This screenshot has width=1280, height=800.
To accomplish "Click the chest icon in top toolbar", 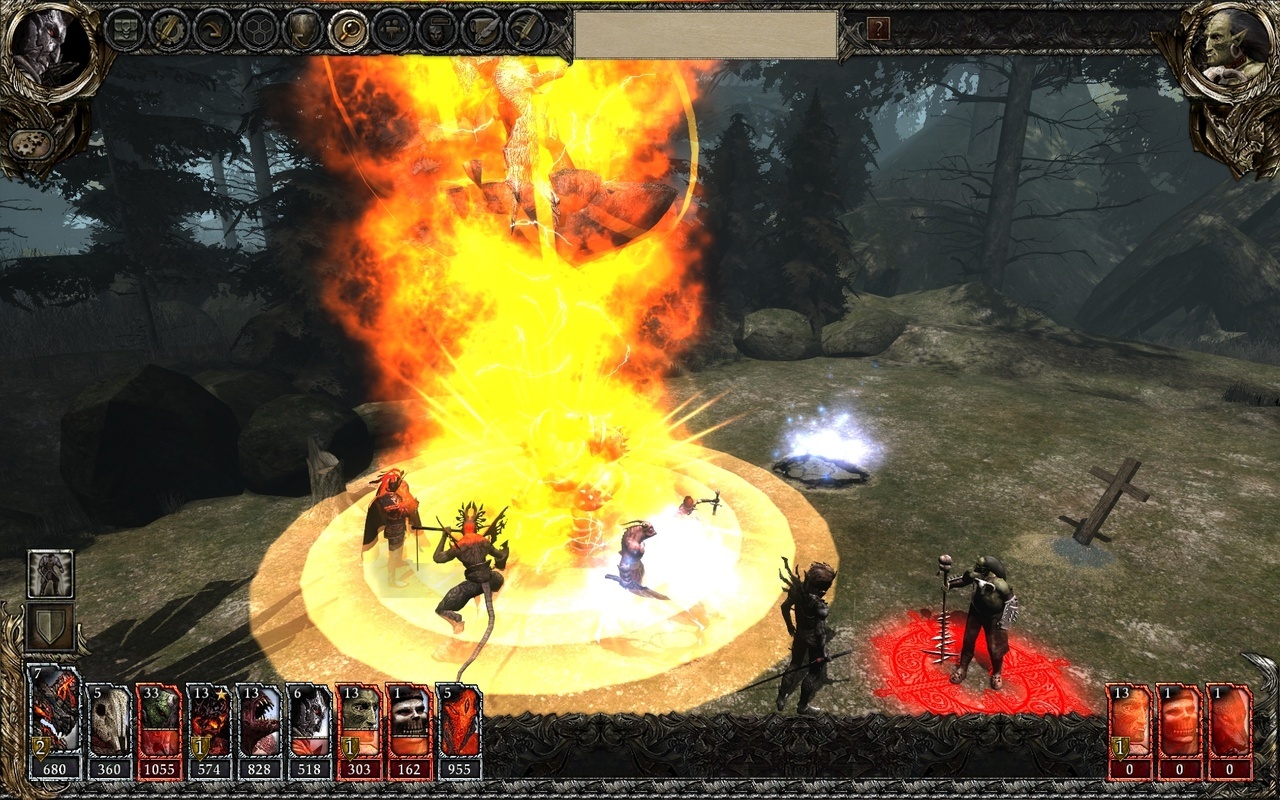I will [124, 29].
